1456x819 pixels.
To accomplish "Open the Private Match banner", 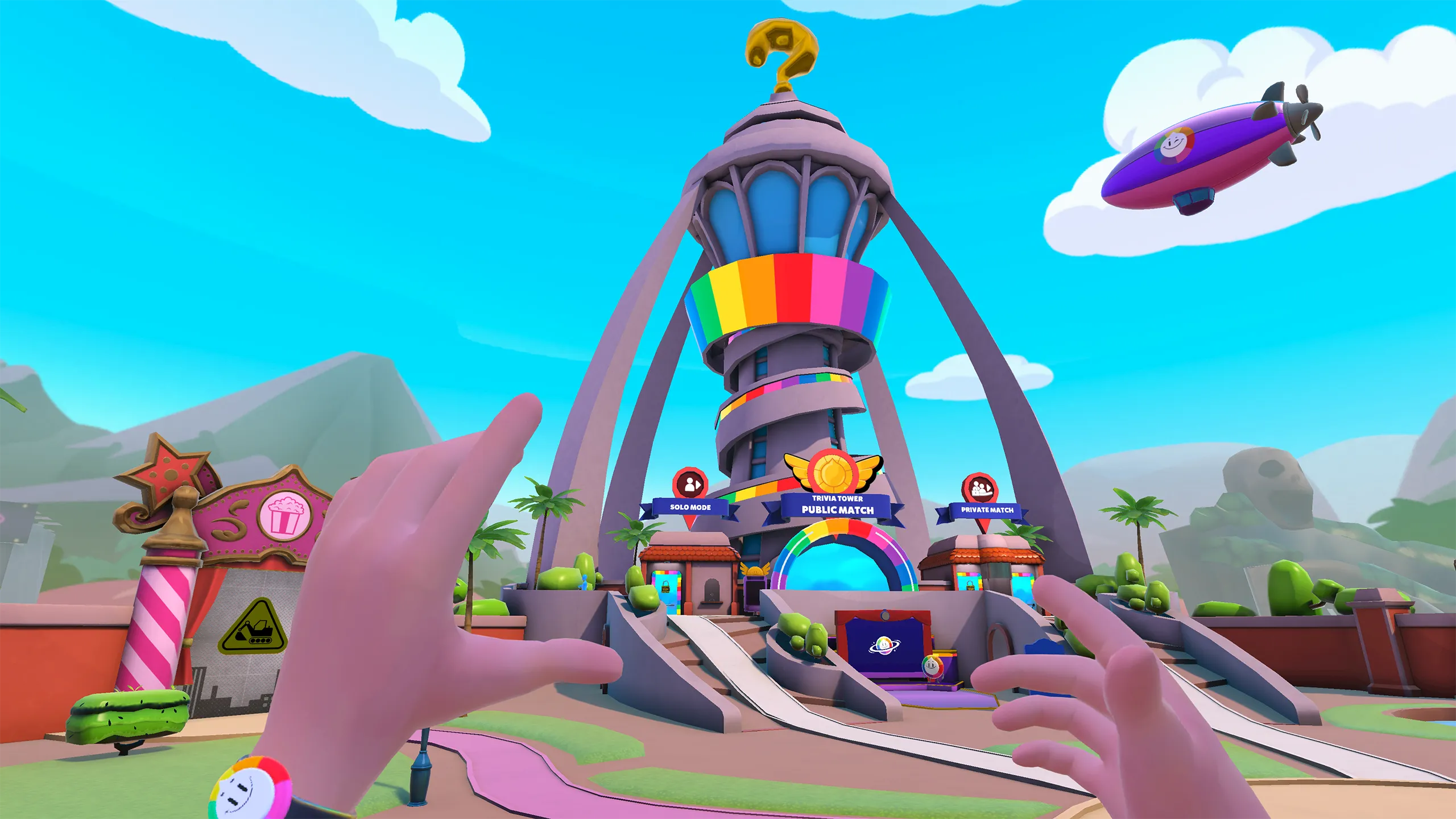I will pos(987,510).
